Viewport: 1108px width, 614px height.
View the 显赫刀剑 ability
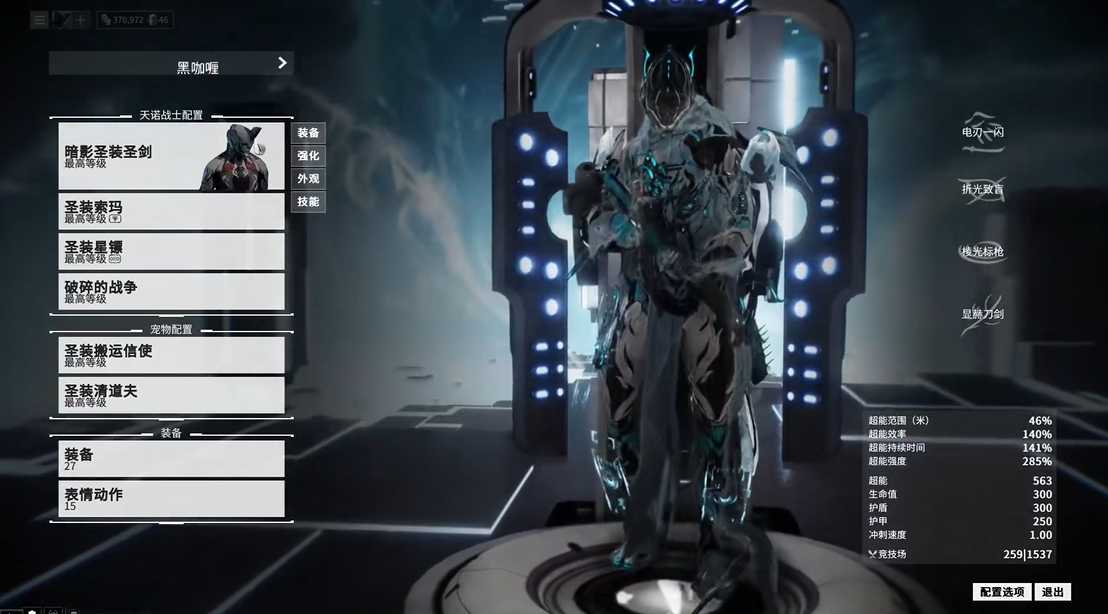(x=982, y=313)
